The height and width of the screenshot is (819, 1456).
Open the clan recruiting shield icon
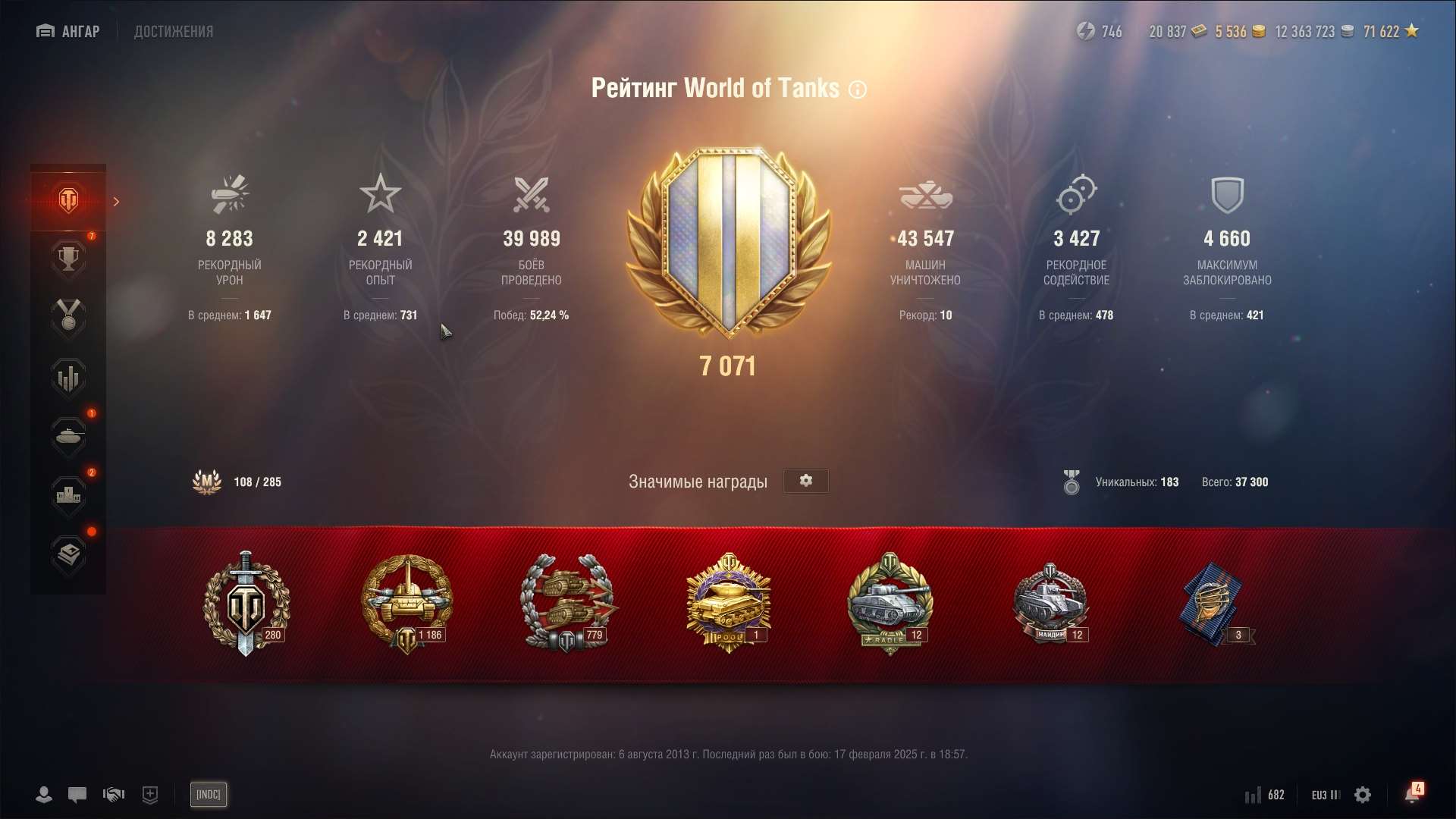point(149,795)
